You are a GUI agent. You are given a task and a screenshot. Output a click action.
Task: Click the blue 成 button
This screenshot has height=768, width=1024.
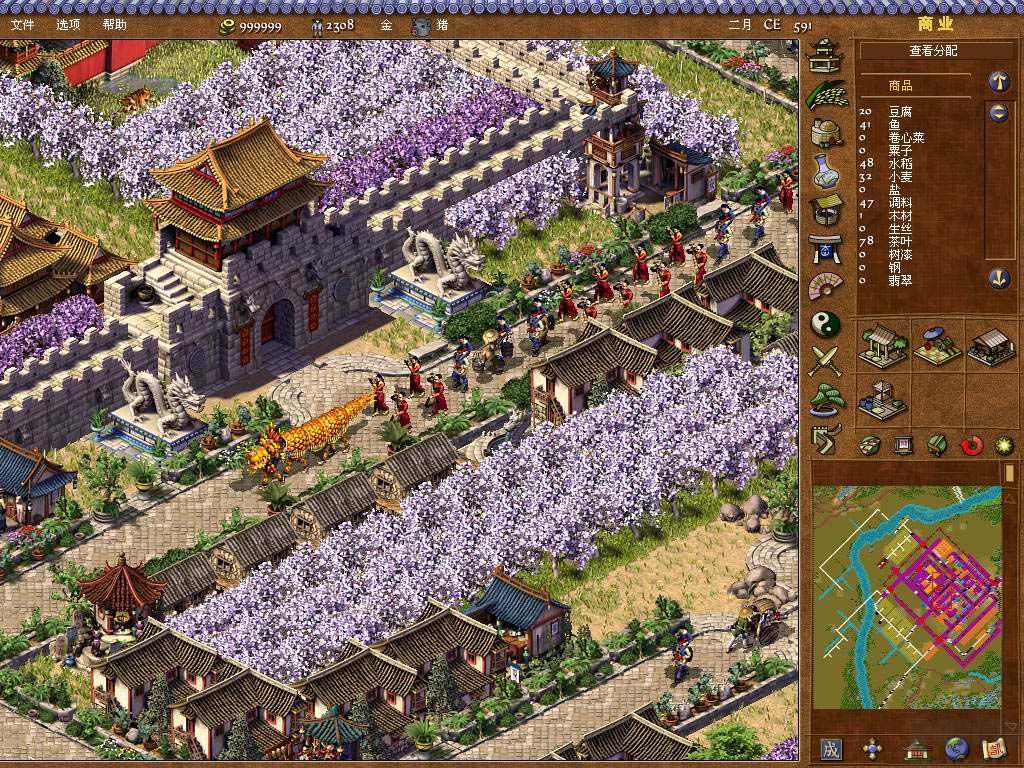831,748
